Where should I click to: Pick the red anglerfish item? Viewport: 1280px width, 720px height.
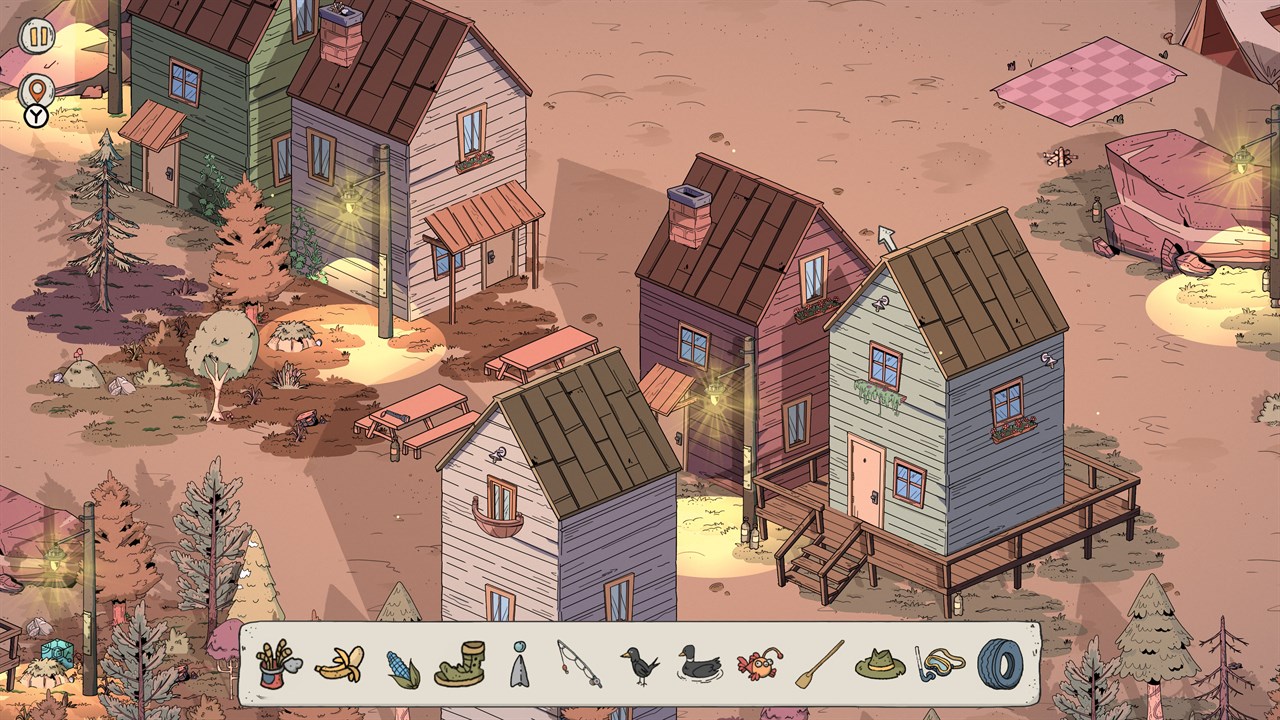(759, 665)
